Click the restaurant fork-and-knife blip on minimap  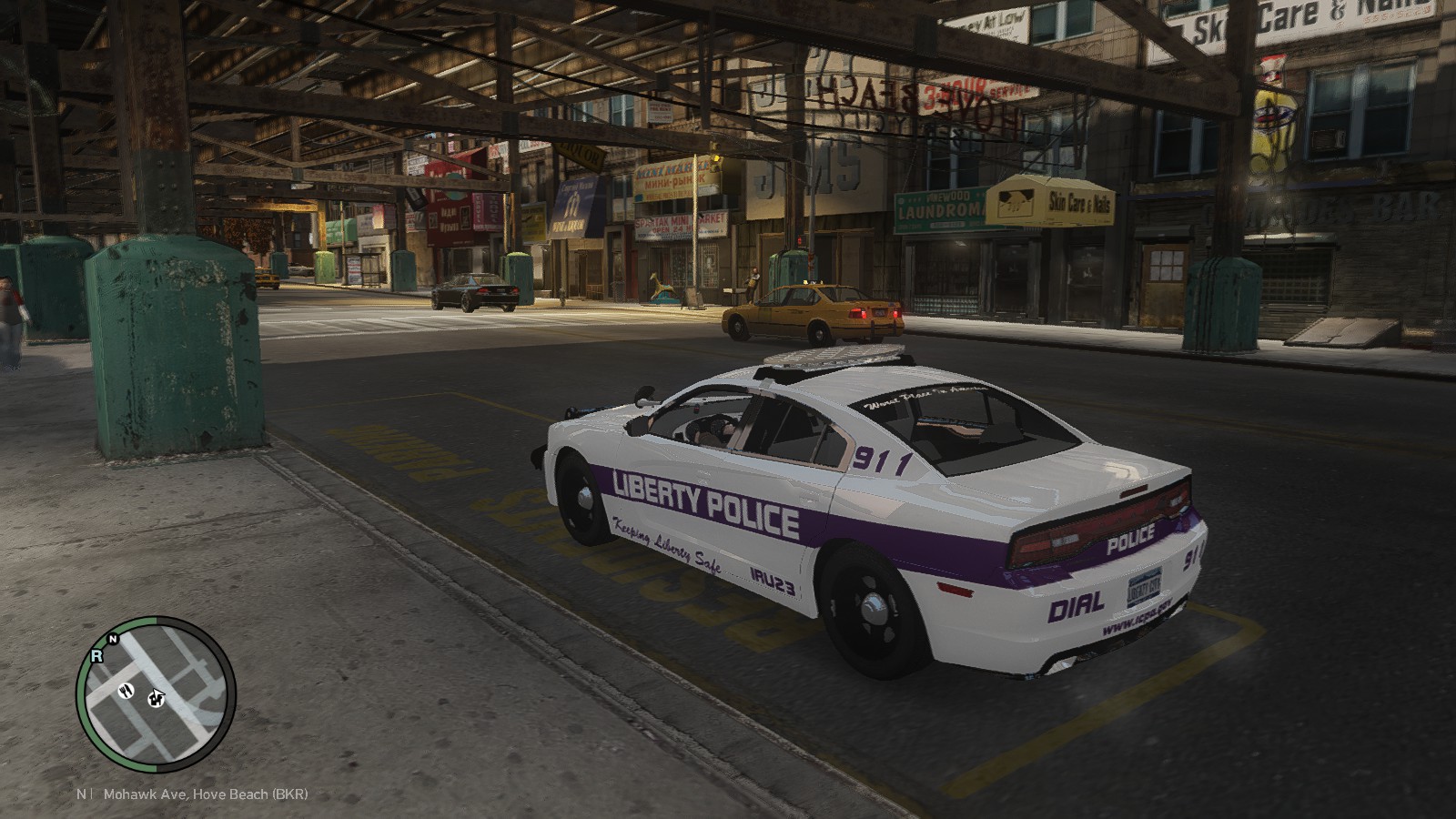pos(124,688)
